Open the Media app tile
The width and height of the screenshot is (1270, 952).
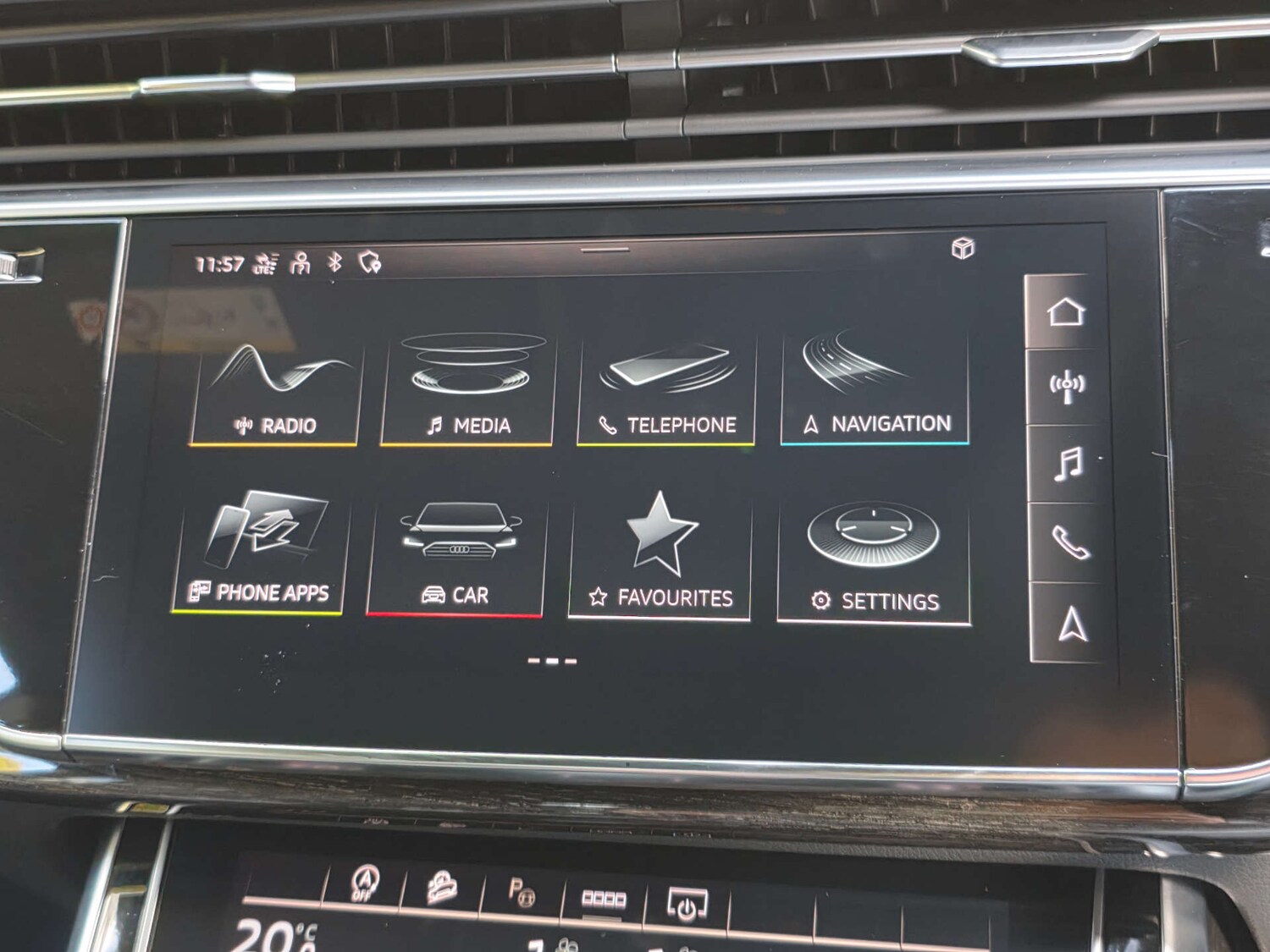[x=468, y=385]
